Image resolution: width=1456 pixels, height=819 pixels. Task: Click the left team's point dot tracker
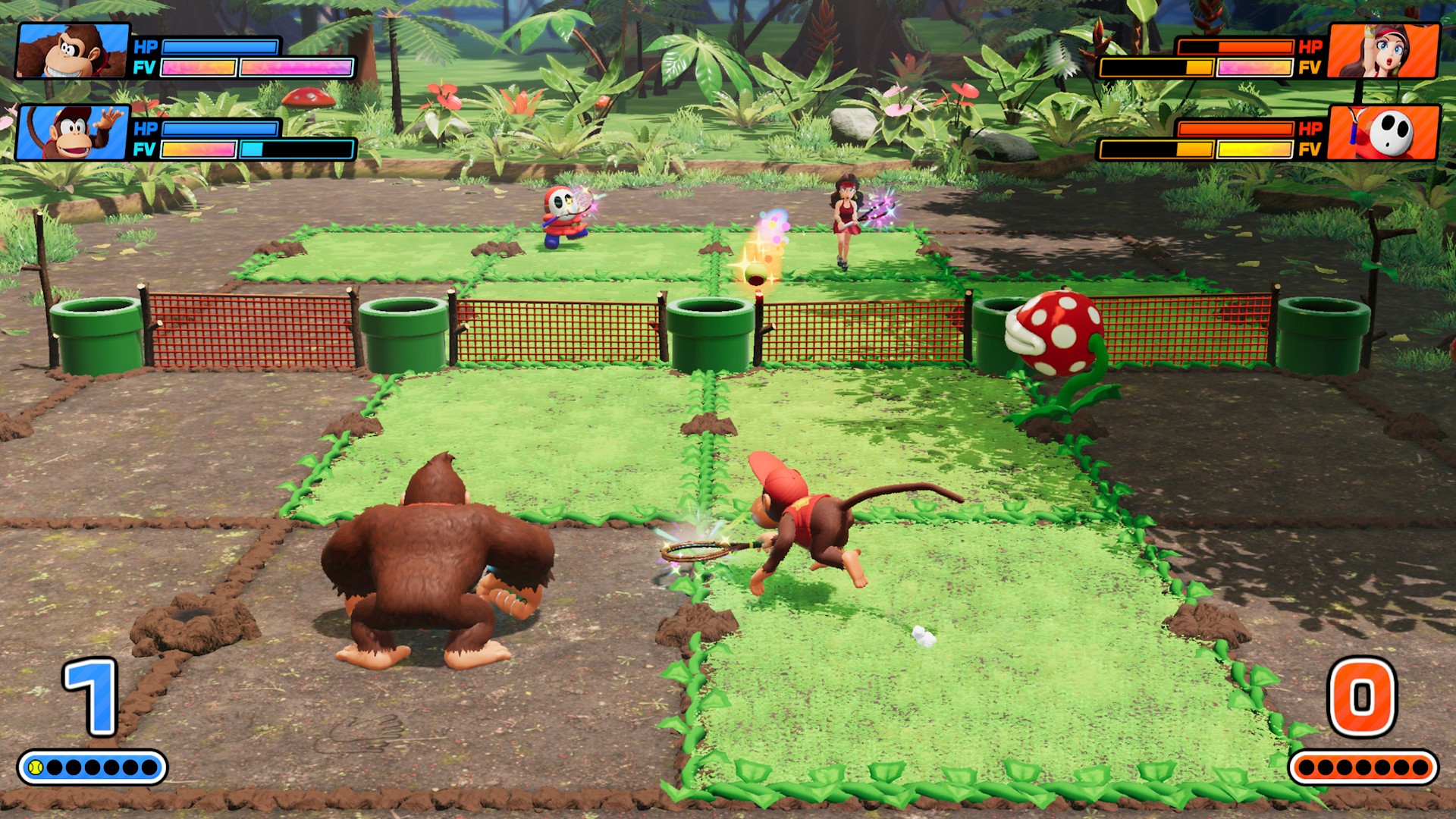tap(95, 767)
